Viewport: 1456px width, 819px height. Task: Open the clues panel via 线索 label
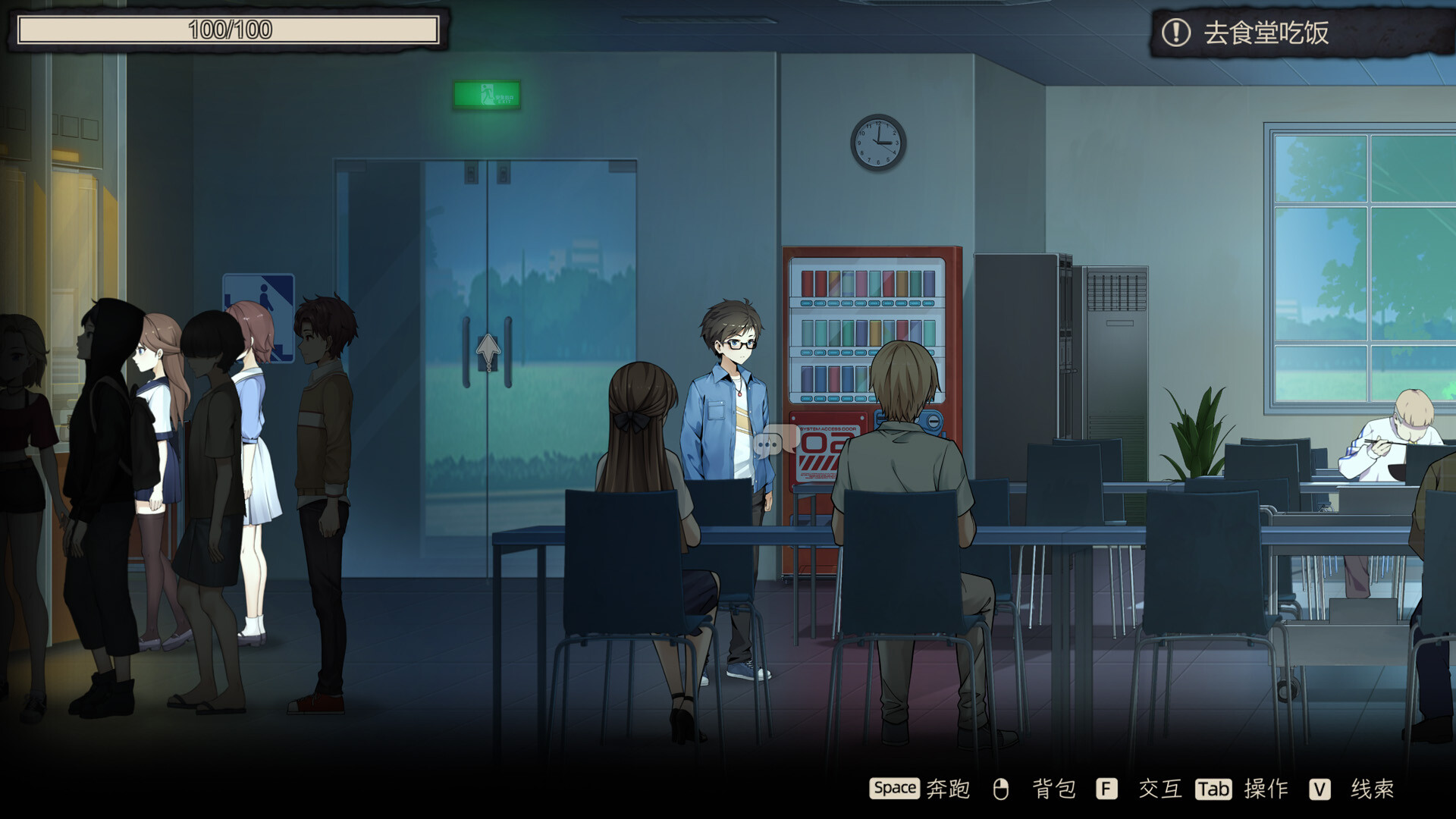[1371, 789]
